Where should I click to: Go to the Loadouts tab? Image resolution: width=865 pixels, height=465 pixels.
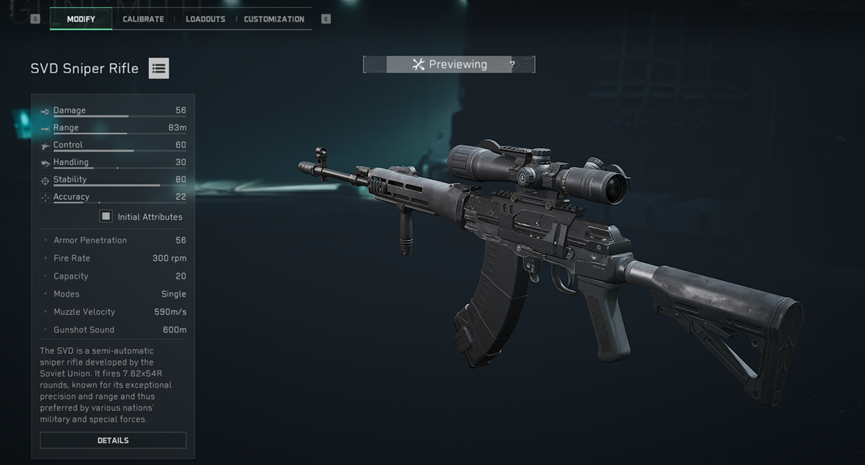[205, 19]
